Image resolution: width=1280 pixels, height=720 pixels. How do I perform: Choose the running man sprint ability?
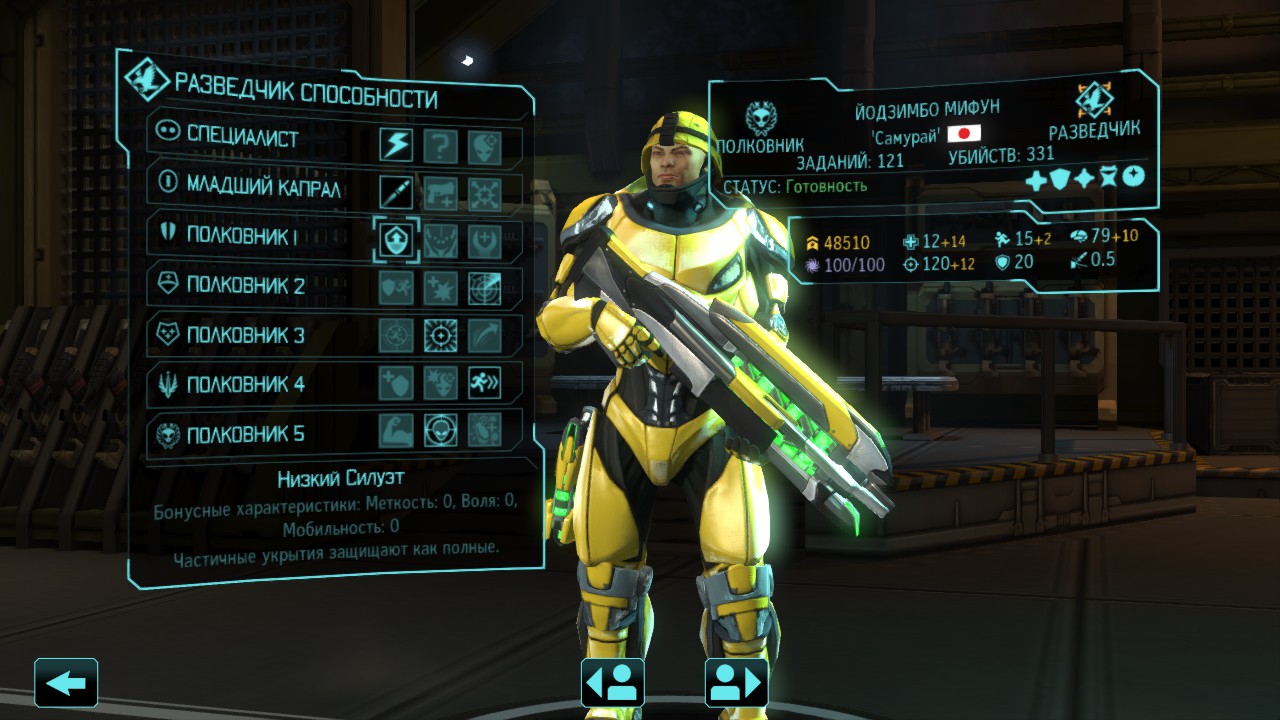tap(485, 383)
